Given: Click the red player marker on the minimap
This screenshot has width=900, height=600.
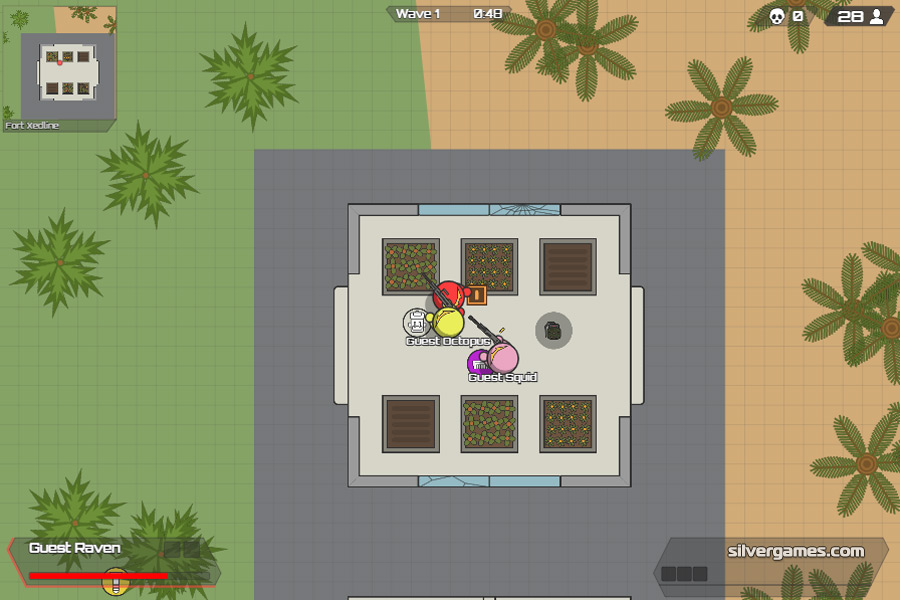Looking at the screenshot, I should click(x=60, y=63).
